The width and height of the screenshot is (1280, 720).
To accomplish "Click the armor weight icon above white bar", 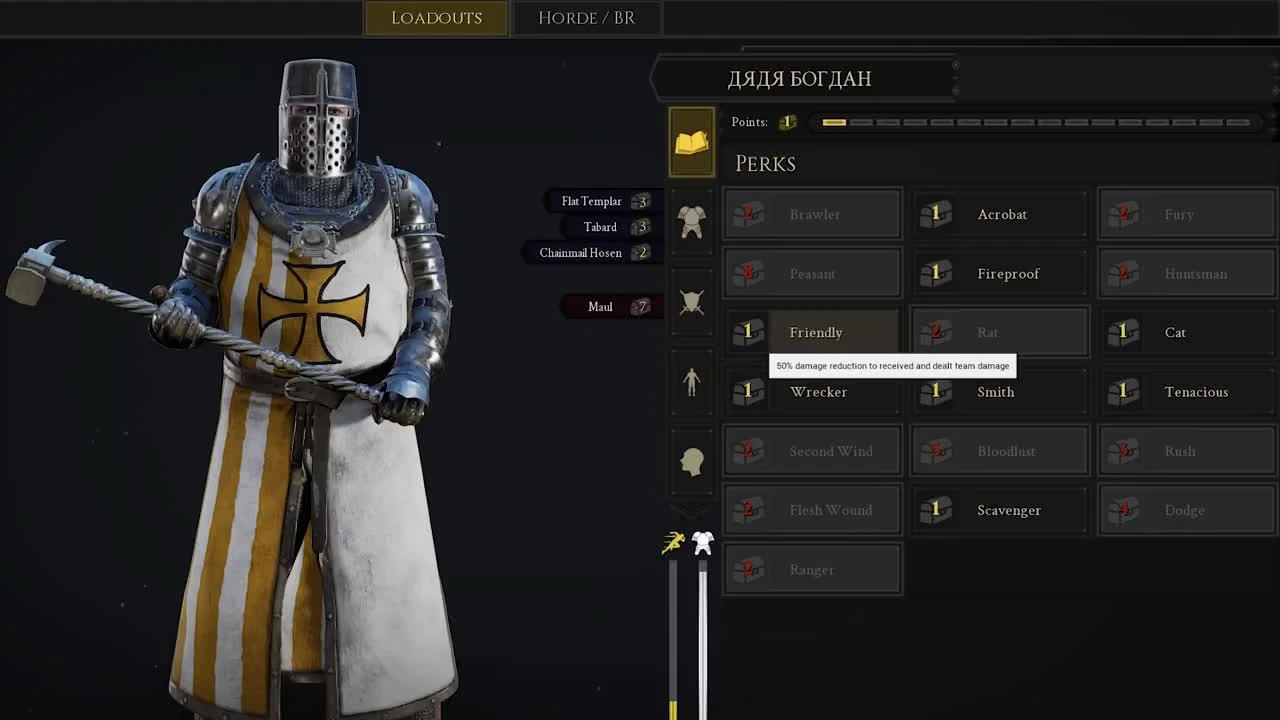I will (x=701, y=540).
